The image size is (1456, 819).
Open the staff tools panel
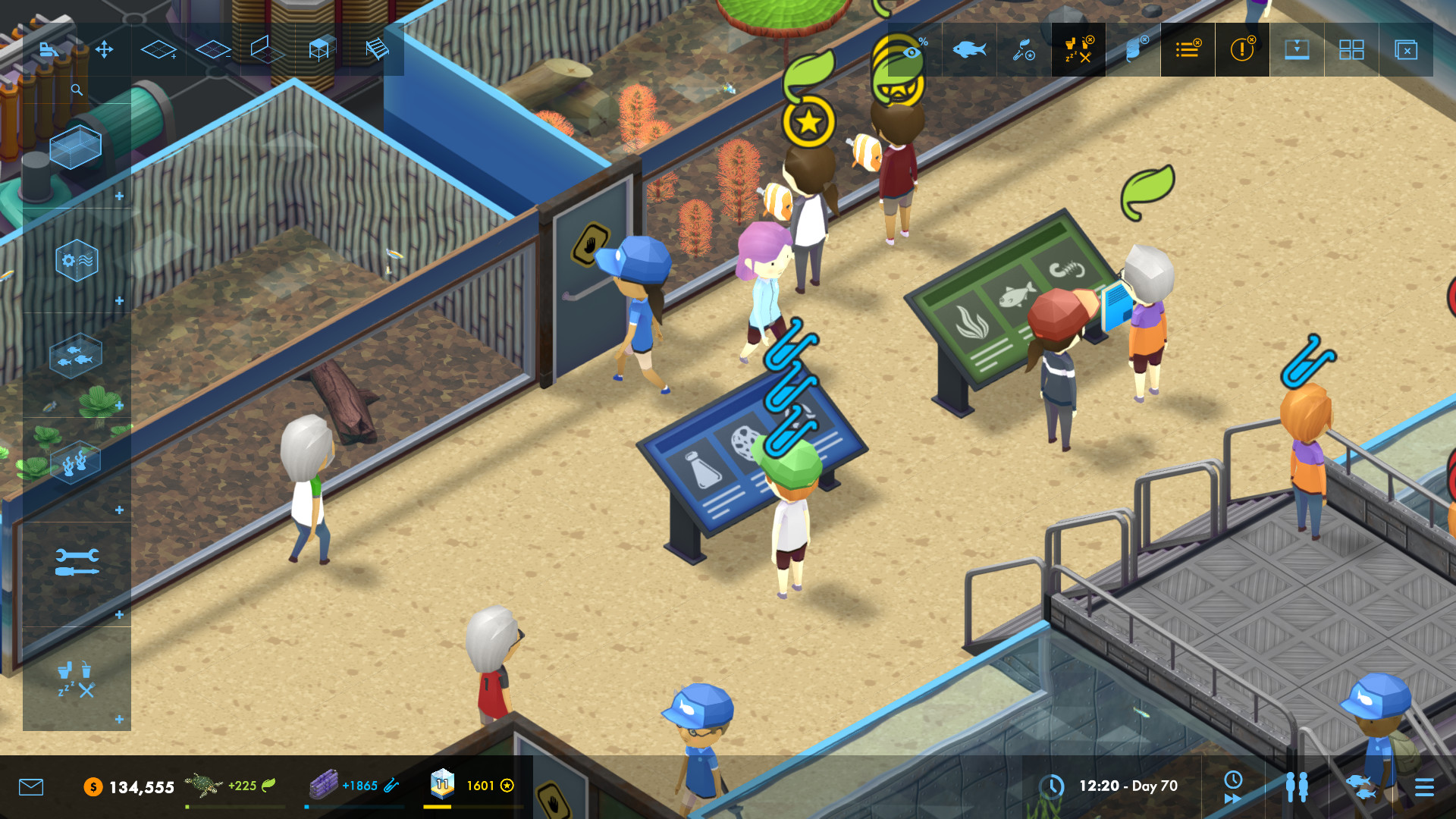tap(76, 561)
